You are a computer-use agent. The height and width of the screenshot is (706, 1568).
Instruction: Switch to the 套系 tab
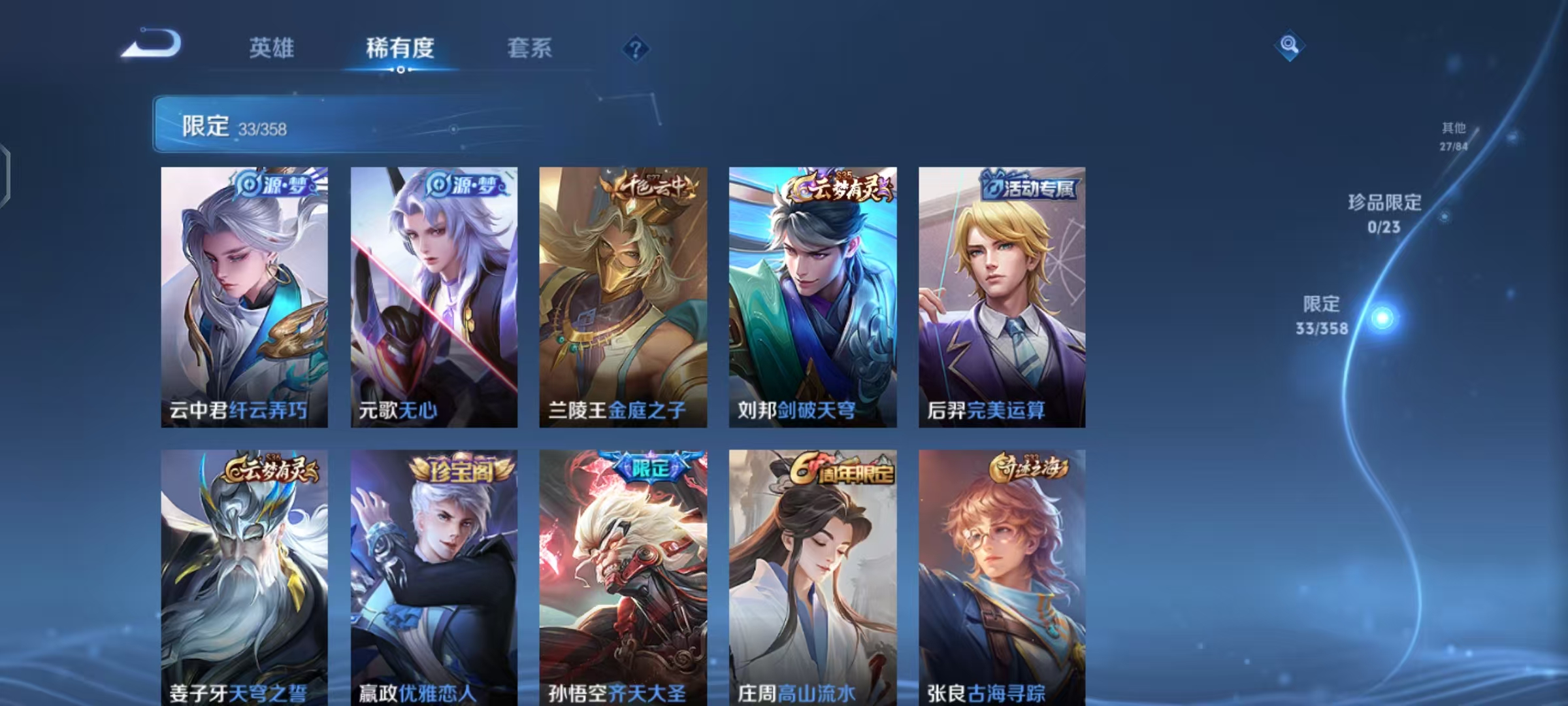point(529,48)
